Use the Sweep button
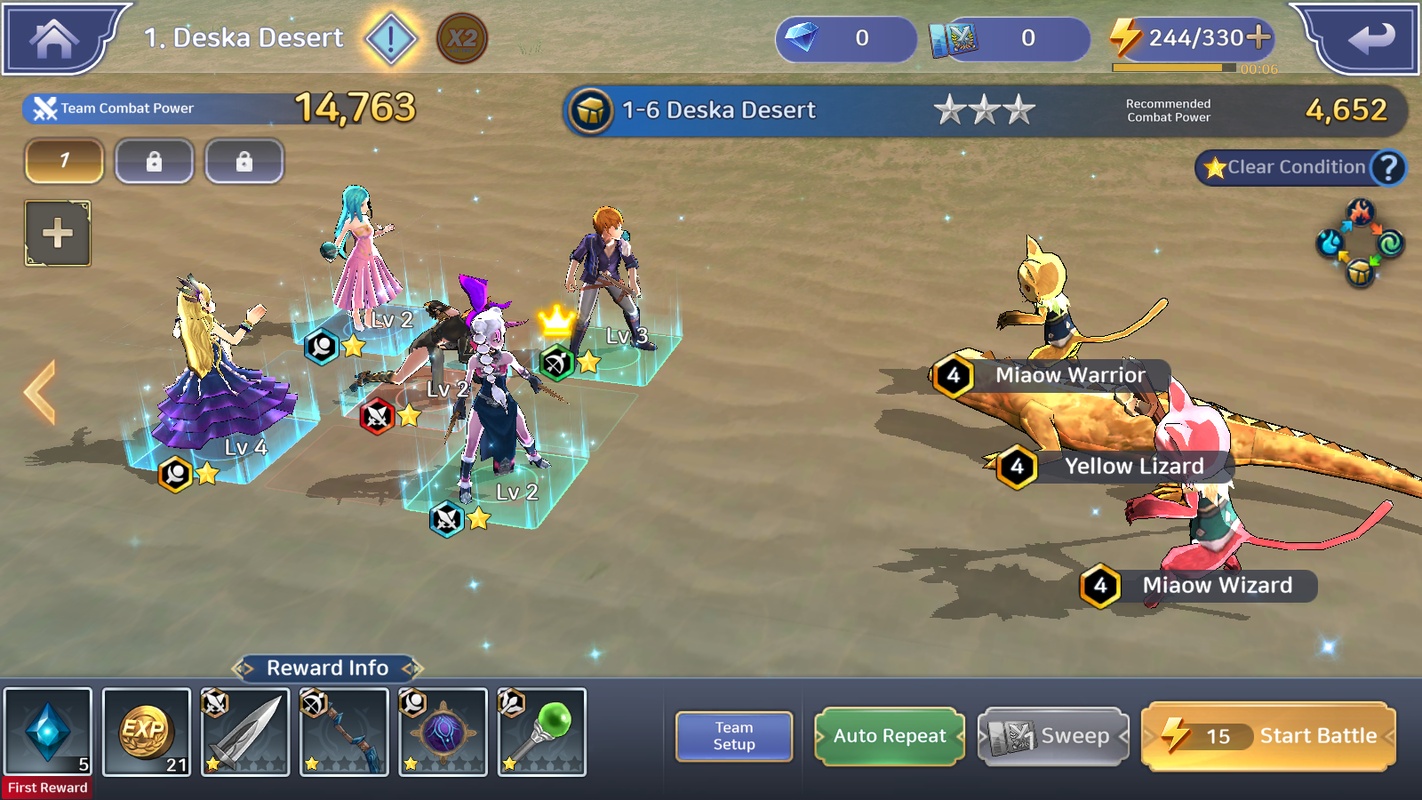This screenshot has height=800, width=1422. (1053, 736)
